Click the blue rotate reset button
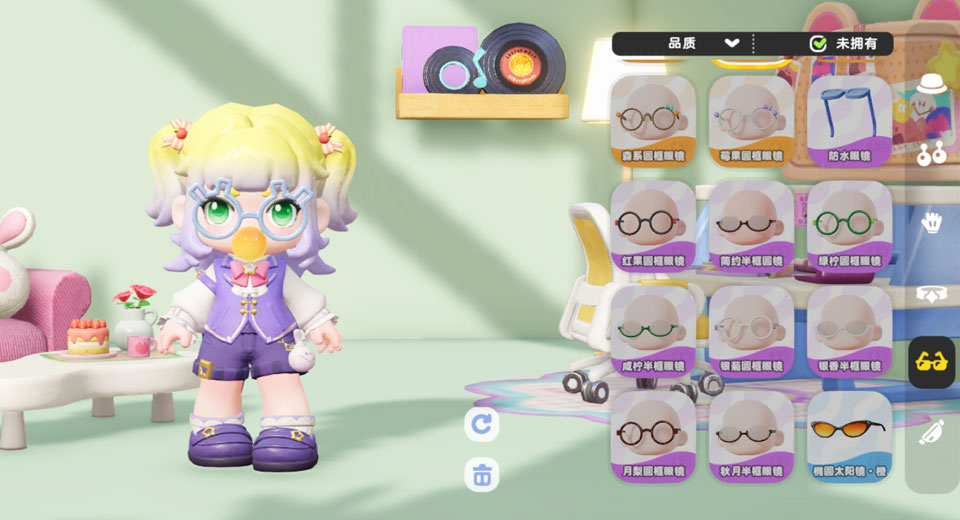 pyautogui.click(x=482, y=424)
